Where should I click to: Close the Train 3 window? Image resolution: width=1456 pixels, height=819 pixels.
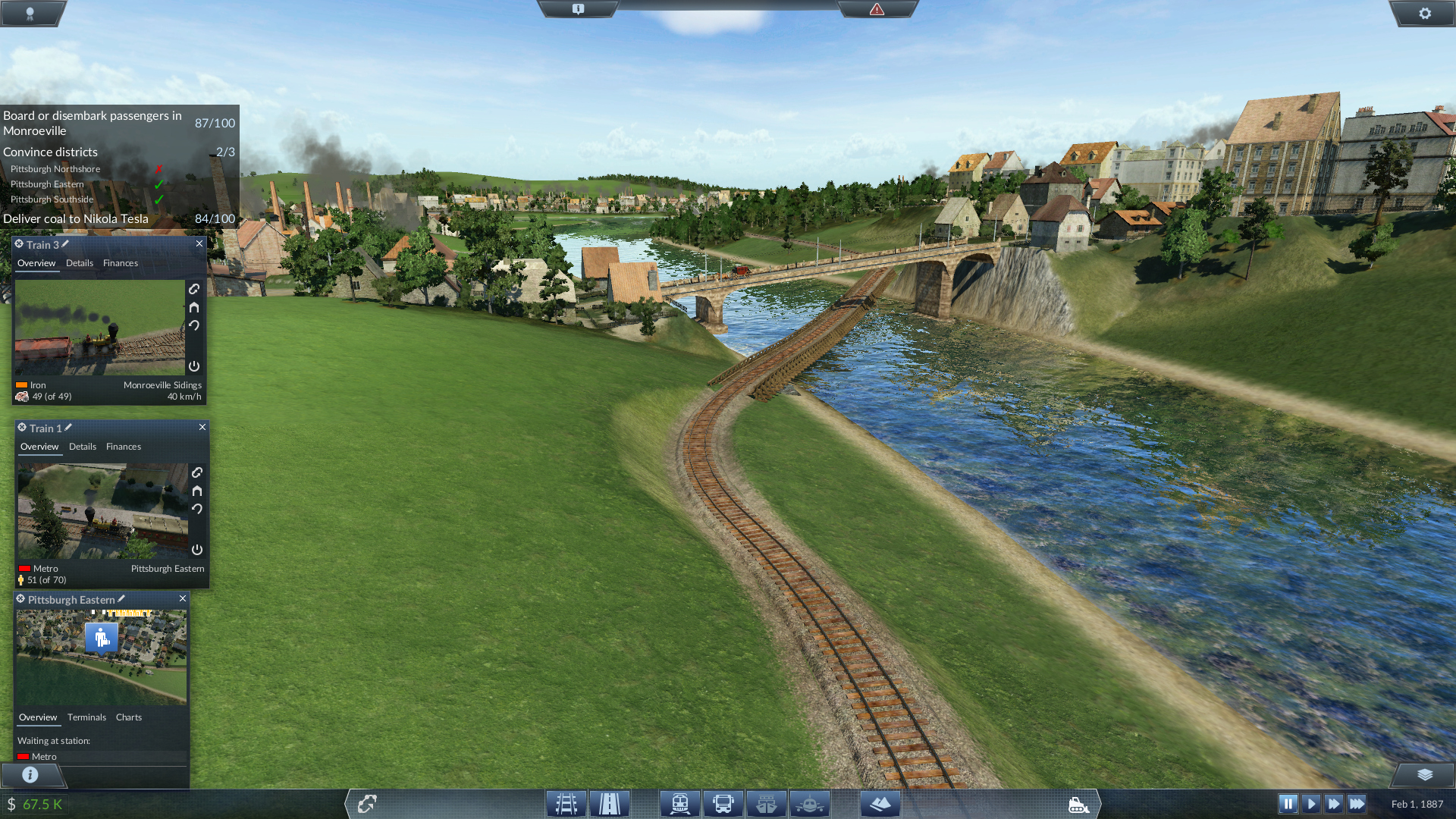pos(199,243)
